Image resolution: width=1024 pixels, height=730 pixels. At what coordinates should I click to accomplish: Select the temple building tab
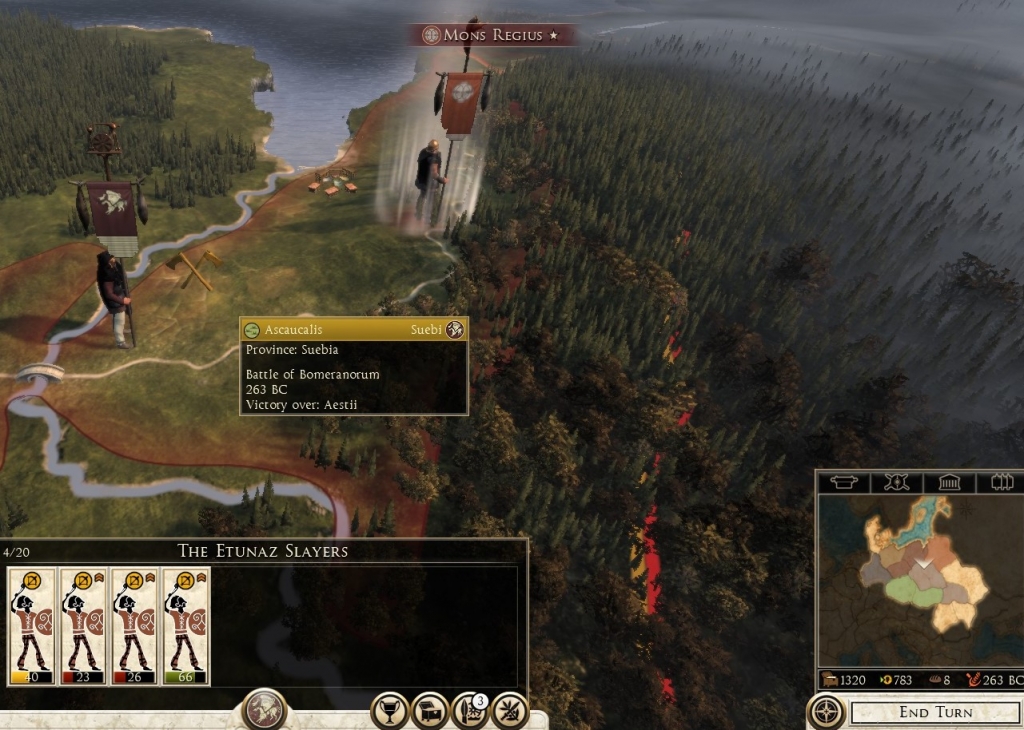[x=948, y=482]
